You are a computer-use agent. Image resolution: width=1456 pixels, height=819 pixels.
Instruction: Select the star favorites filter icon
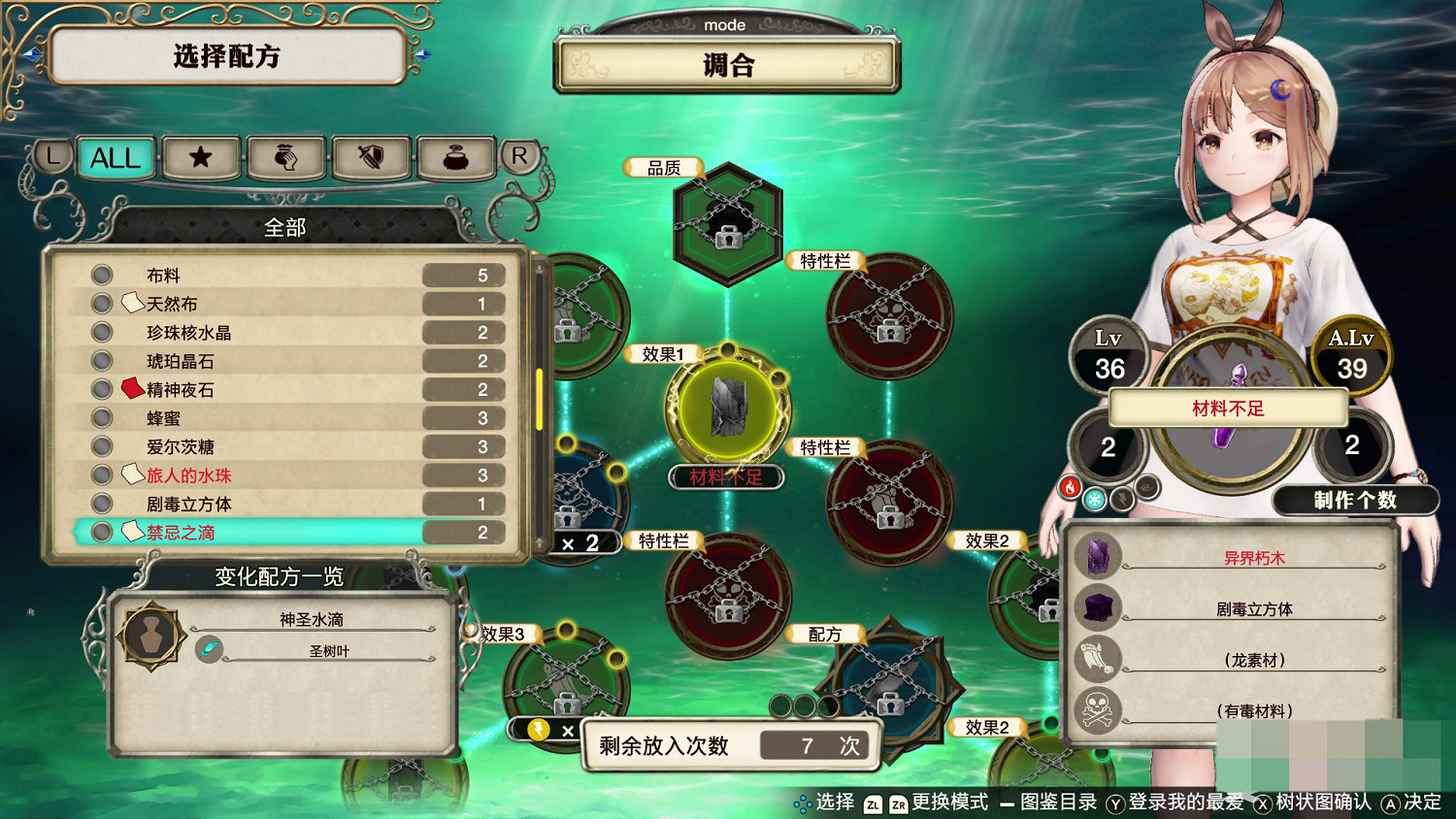pos(201,158)
